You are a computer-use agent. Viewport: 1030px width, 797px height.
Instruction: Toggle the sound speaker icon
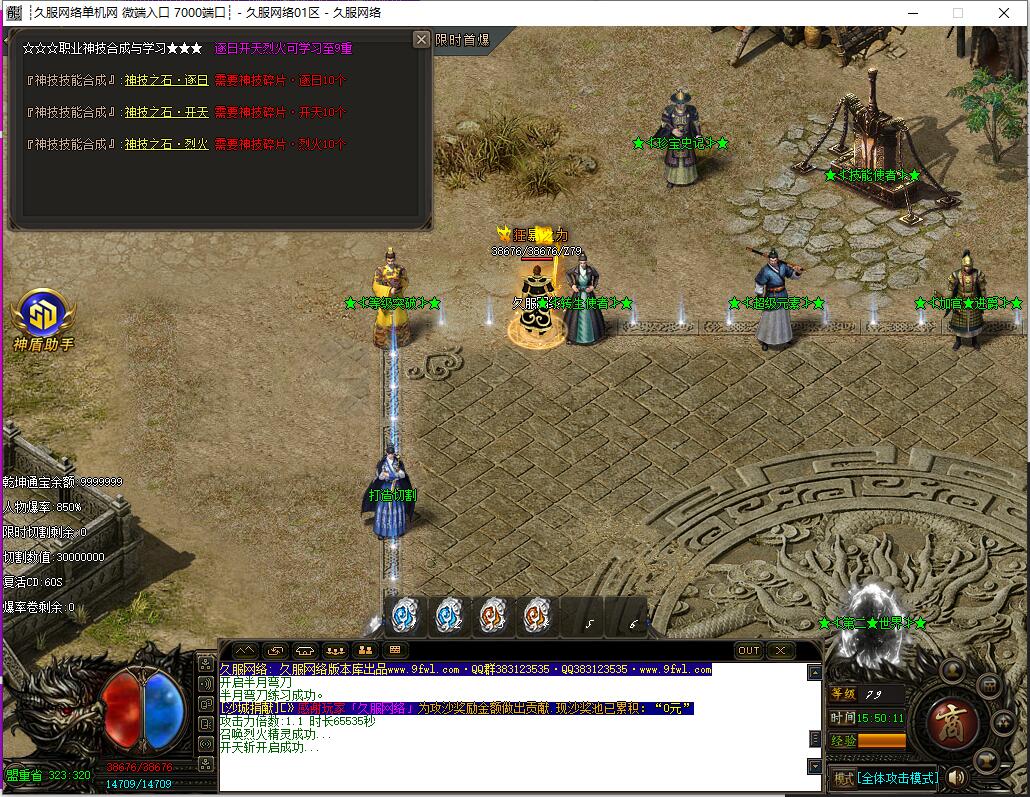[x=956, y=777]
